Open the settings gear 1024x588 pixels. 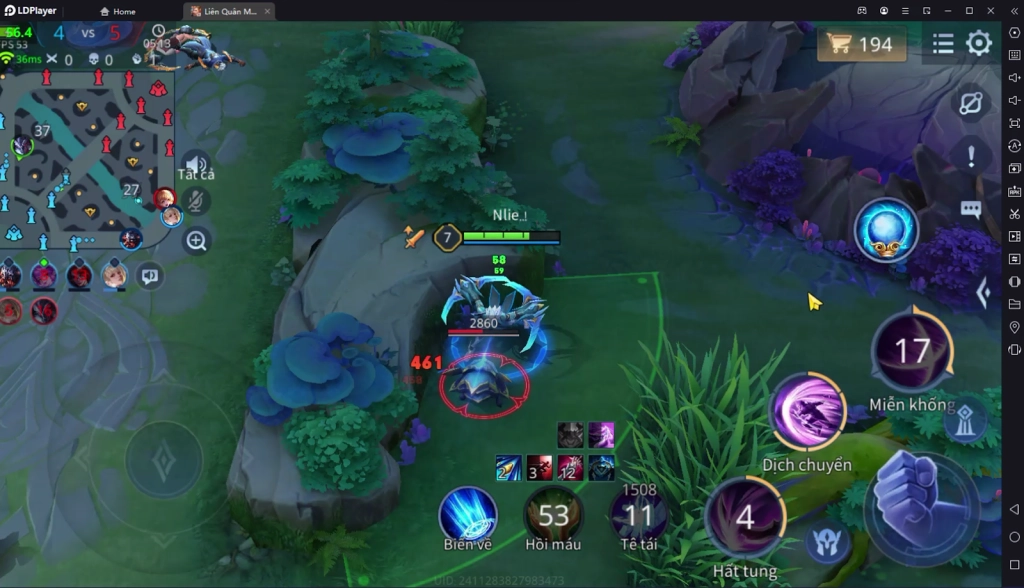point(978,44)
